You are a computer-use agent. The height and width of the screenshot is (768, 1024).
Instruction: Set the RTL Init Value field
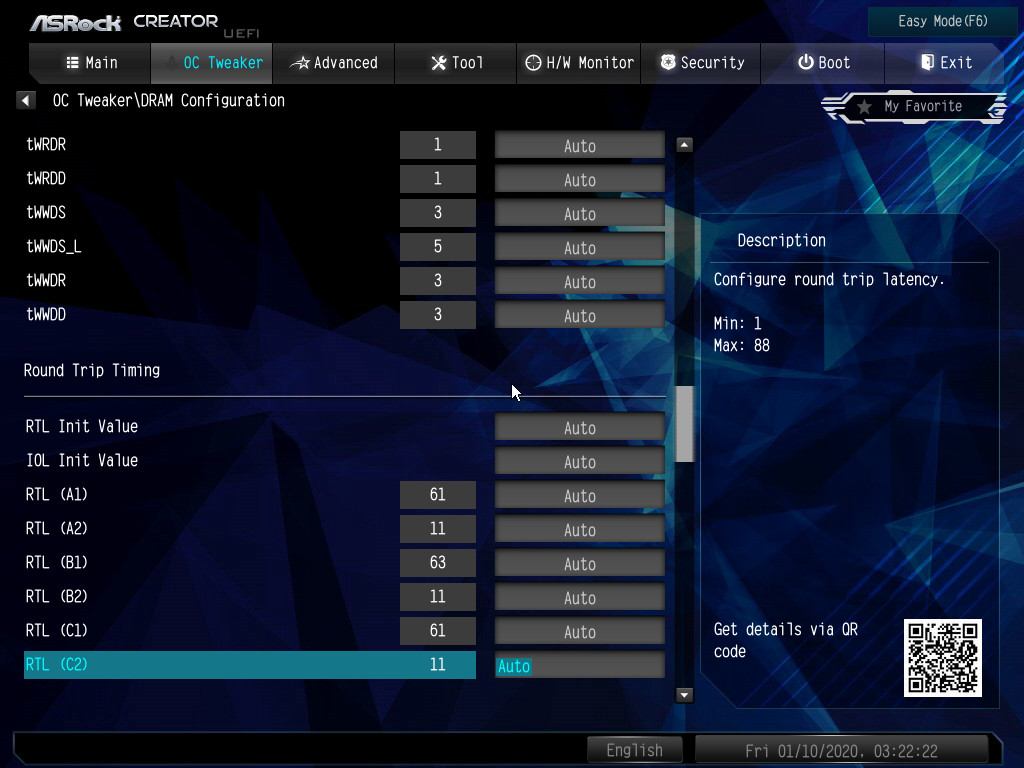tap(580, 428)
